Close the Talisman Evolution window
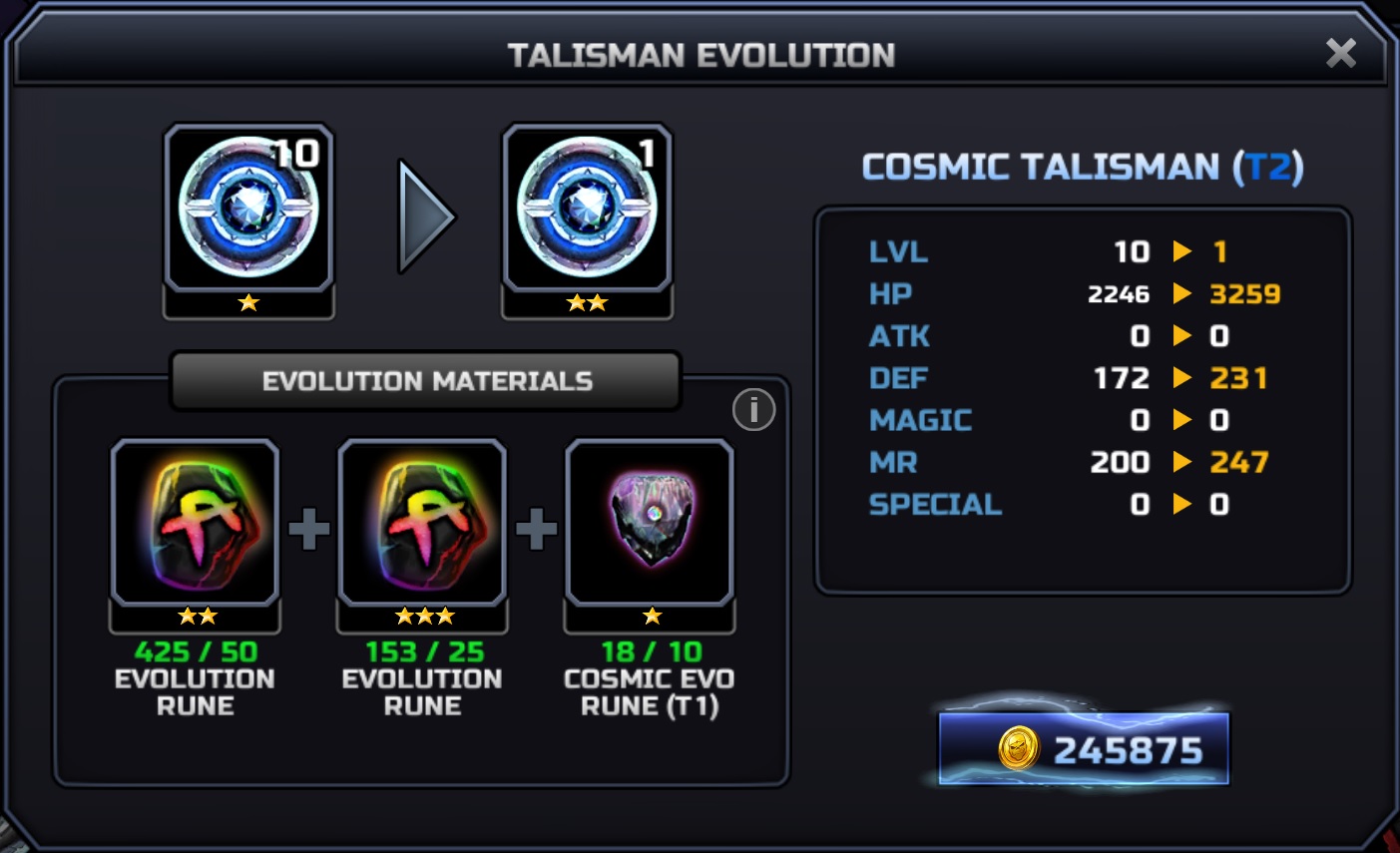 [1340, 53]
